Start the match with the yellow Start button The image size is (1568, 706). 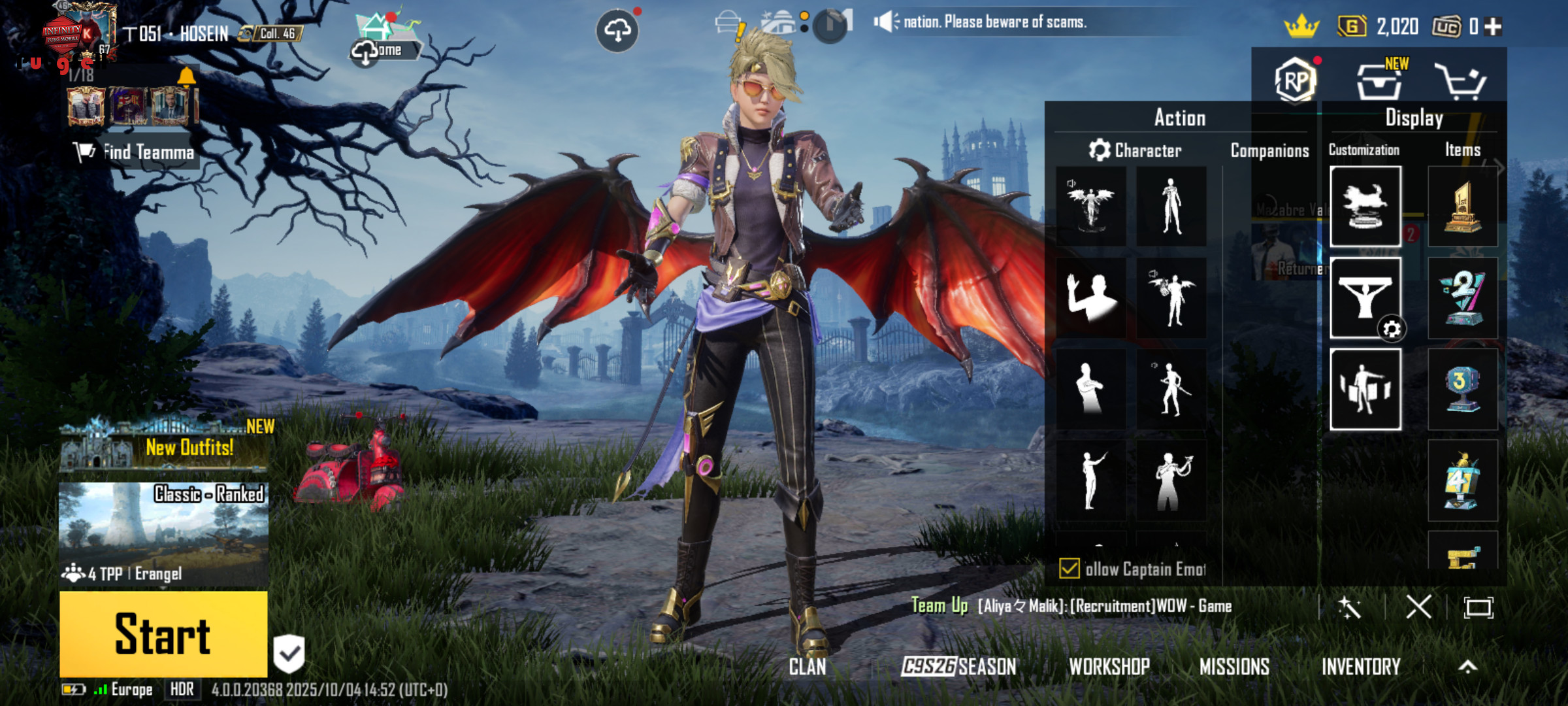click(163, 633)
